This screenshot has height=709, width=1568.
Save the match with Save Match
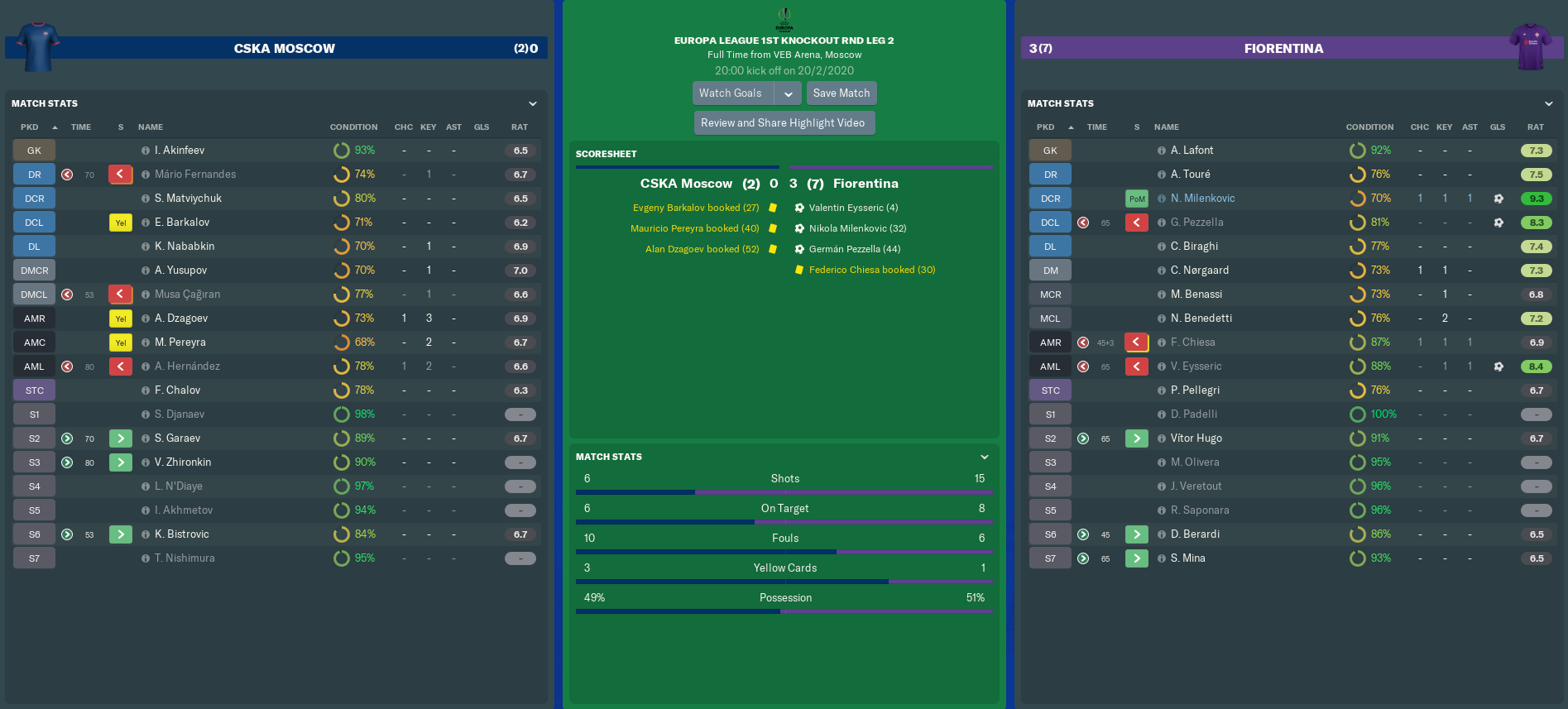tap(842, 93)
